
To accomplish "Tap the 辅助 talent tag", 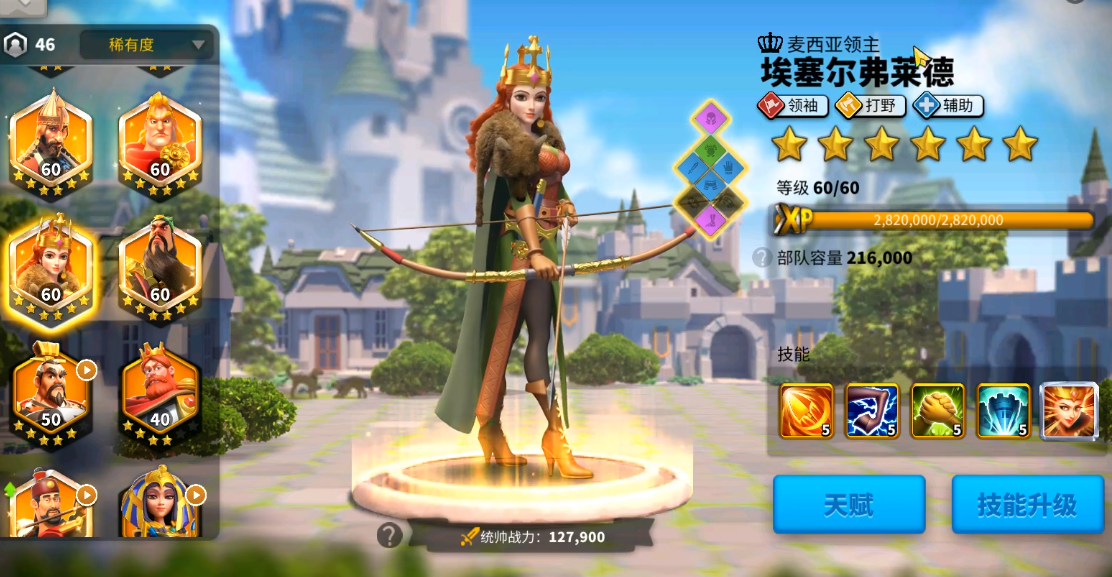I will [947, 105].
